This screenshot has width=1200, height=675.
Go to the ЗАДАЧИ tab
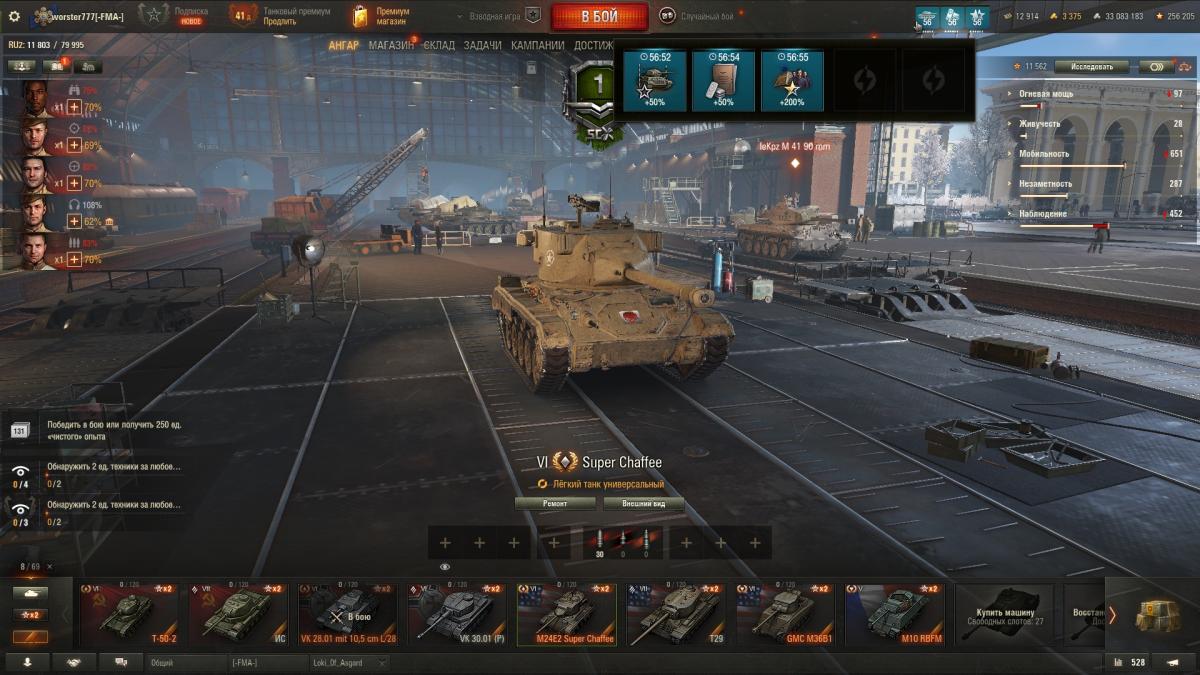pyautogui.click(x=482, y=46)
